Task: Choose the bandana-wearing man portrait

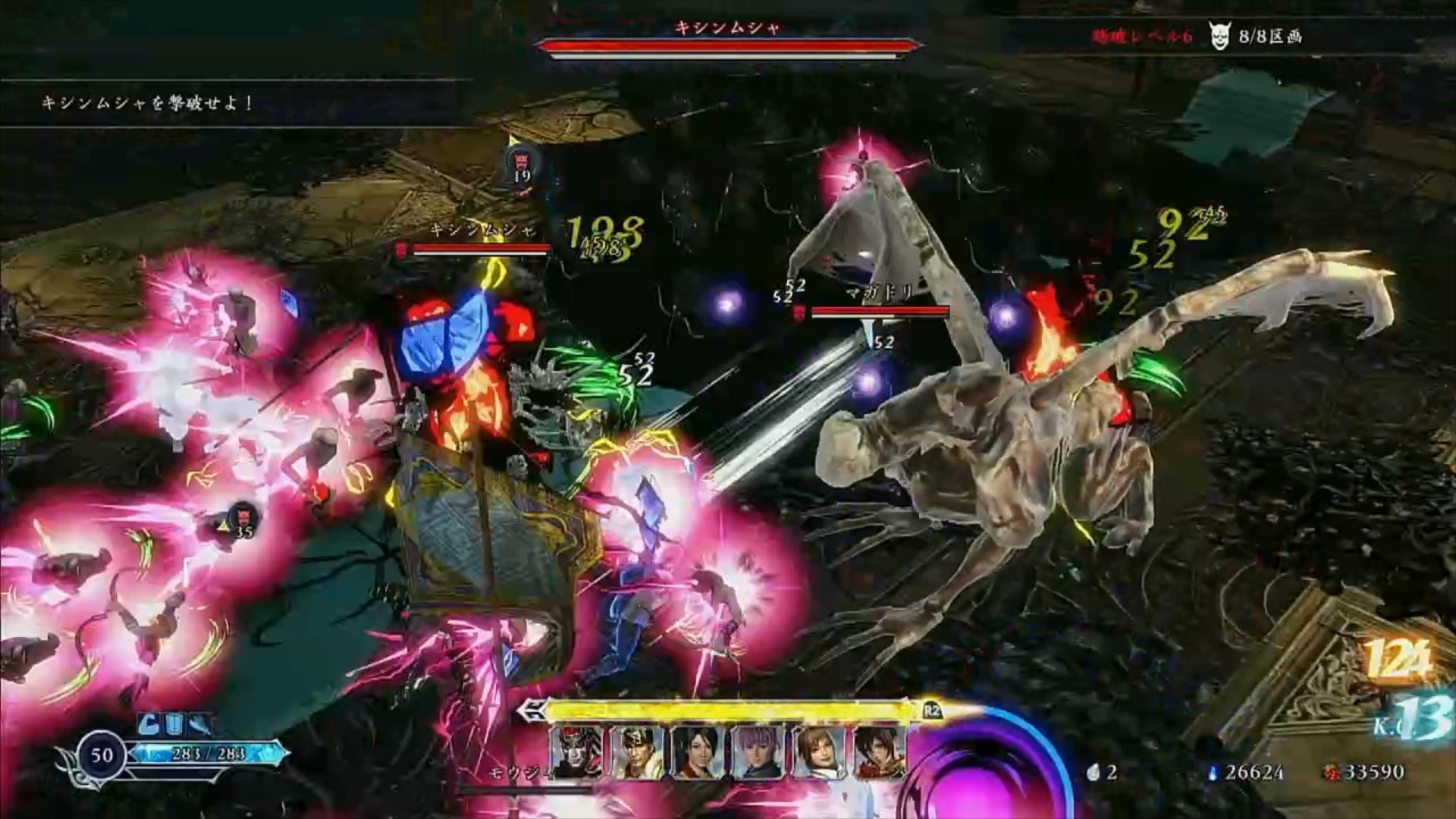Action: tap(638, 751)
